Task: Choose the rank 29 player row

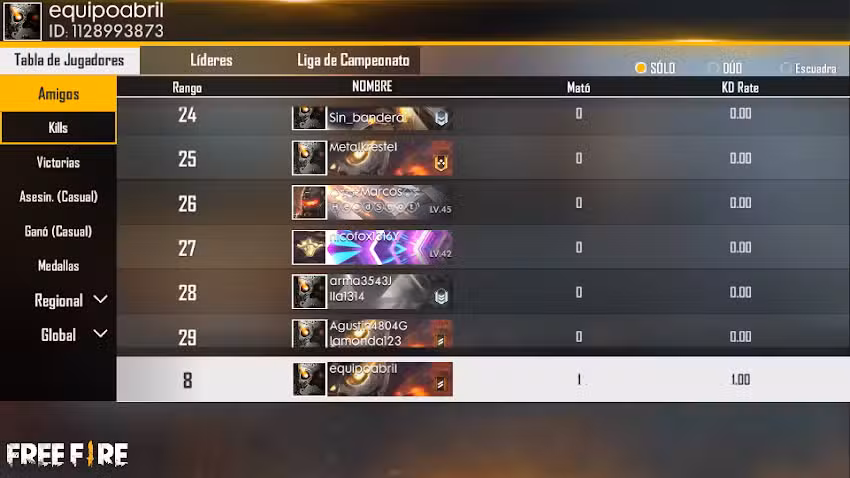Action: click(478, 336)
